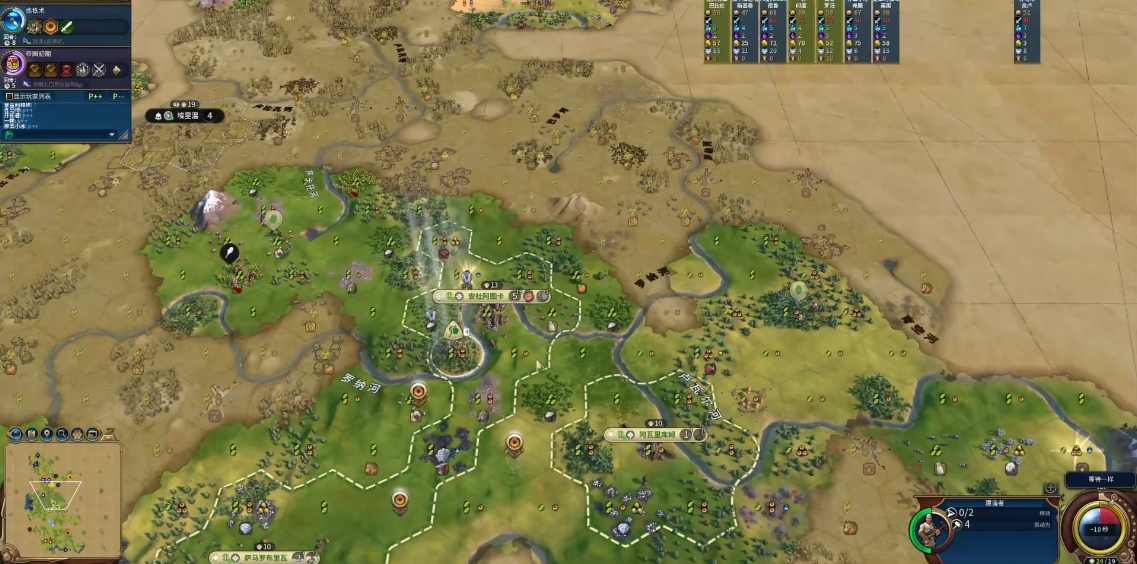
Task: Toggle the 显示玩家列表 checkbox
Action: [9, 96]
